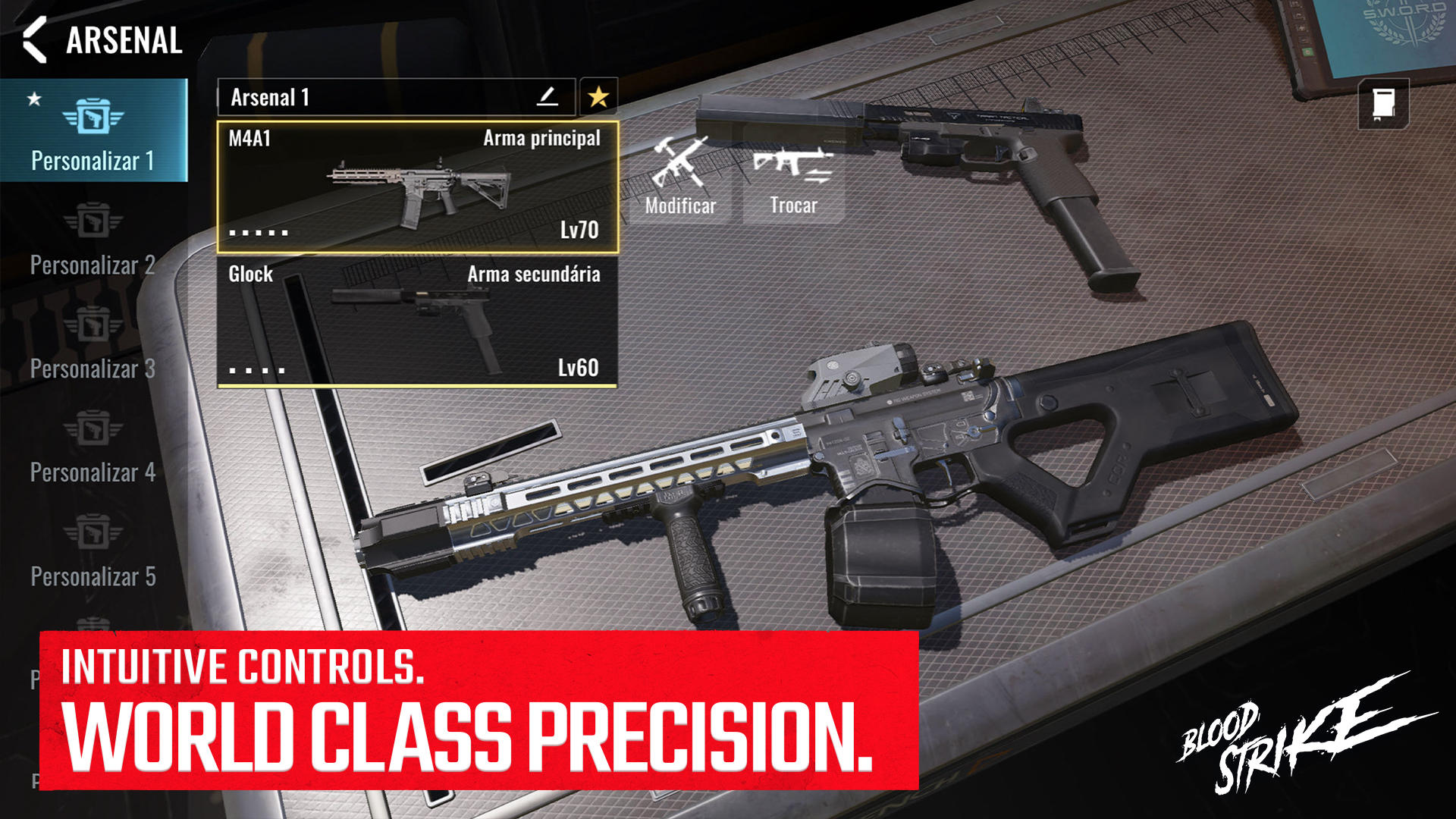Viewport: 1456px width, 819px height.
Task: Click the pencil icon to rename Arsenal 1
Action: click(548, 96)
